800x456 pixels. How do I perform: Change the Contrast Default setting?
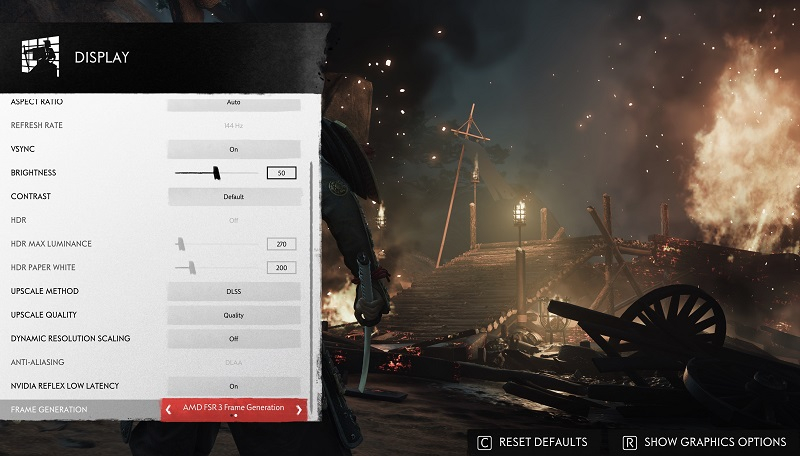[x=233, y=197]
